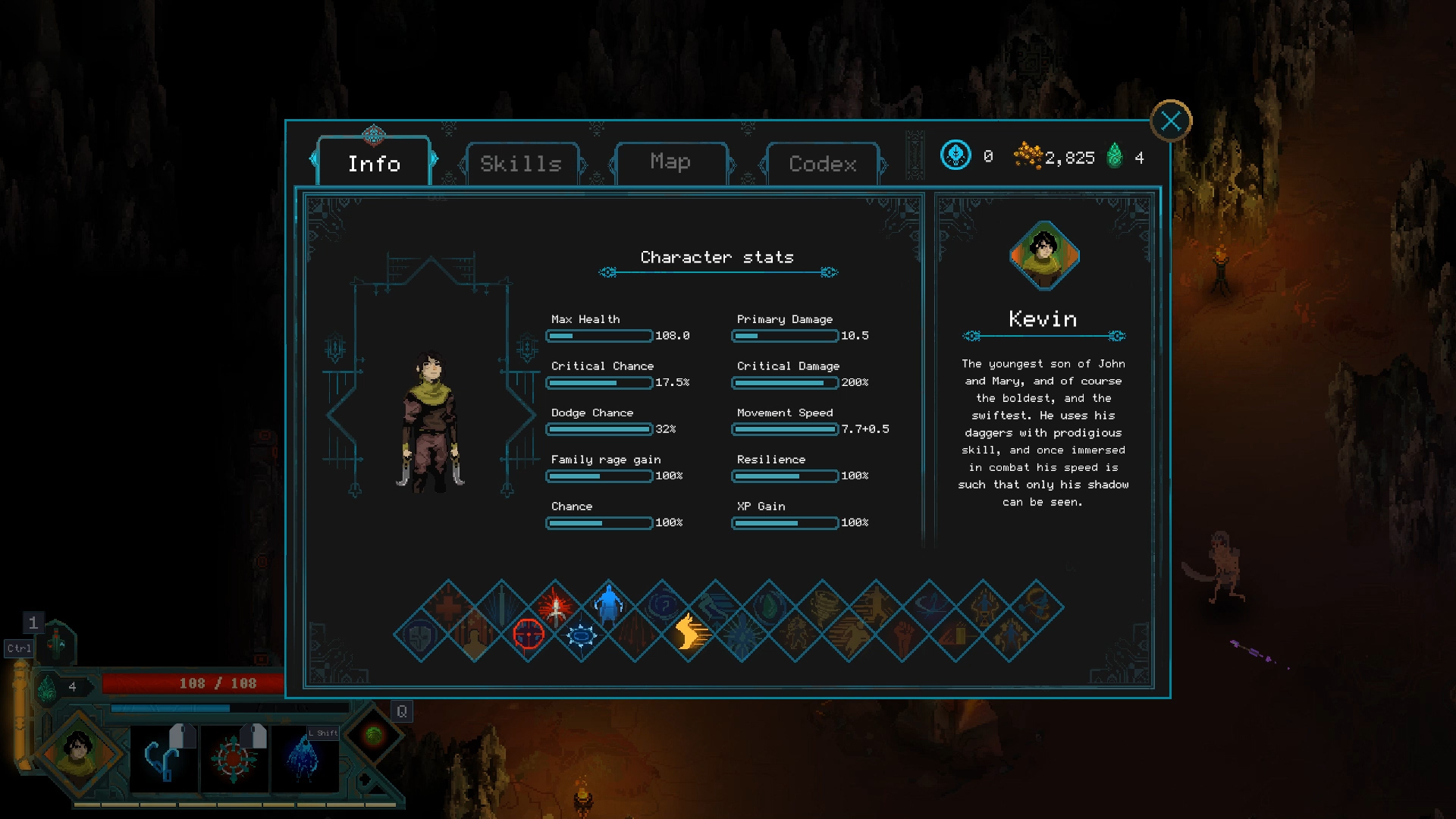Switch to the Skills tab
Viewport: 1456px width, 819px height.
click(521, 163)
